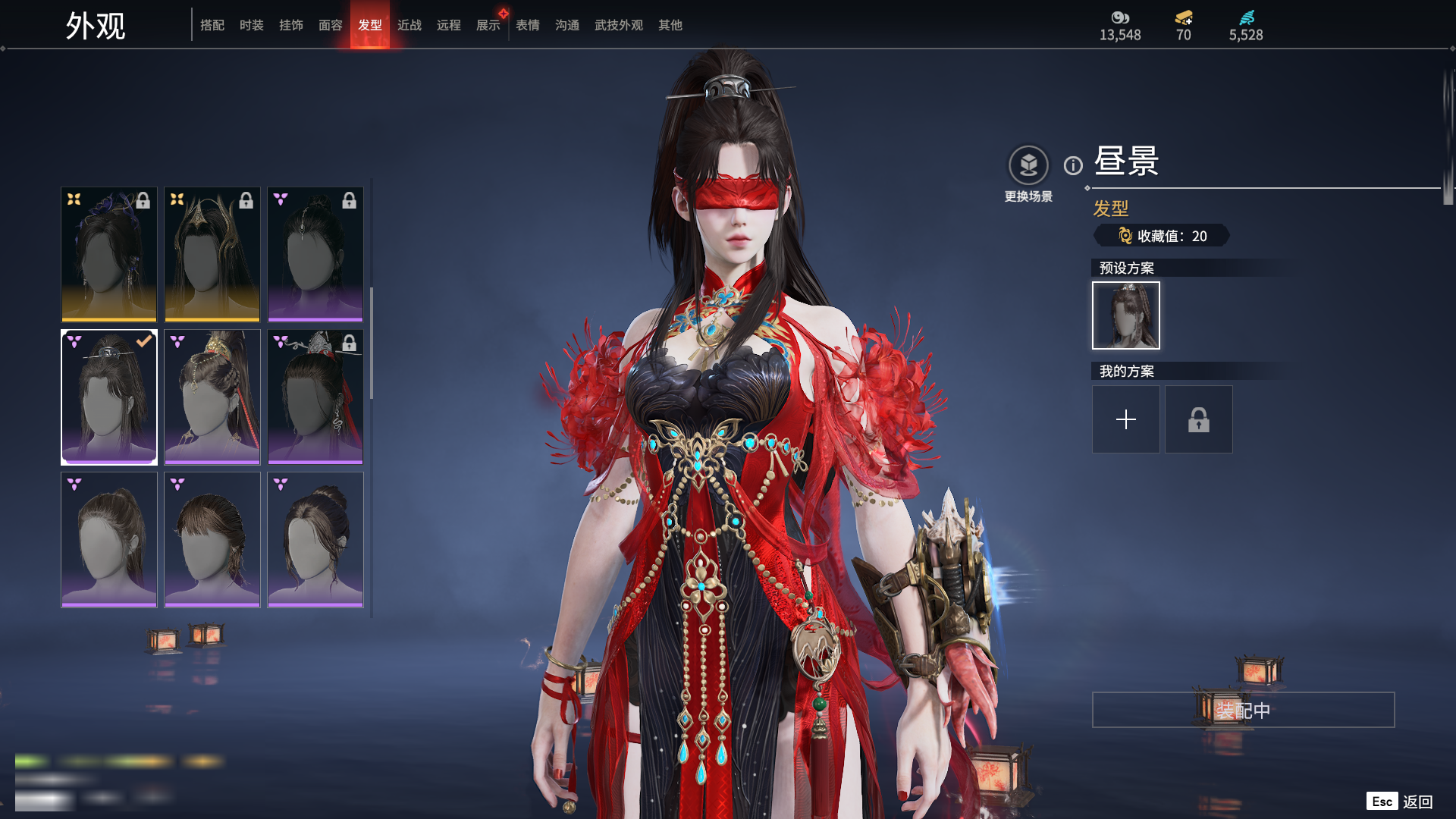Select the preset hairstyle scheme thumbnail

pyautogui.click(x=1126, y=315)
